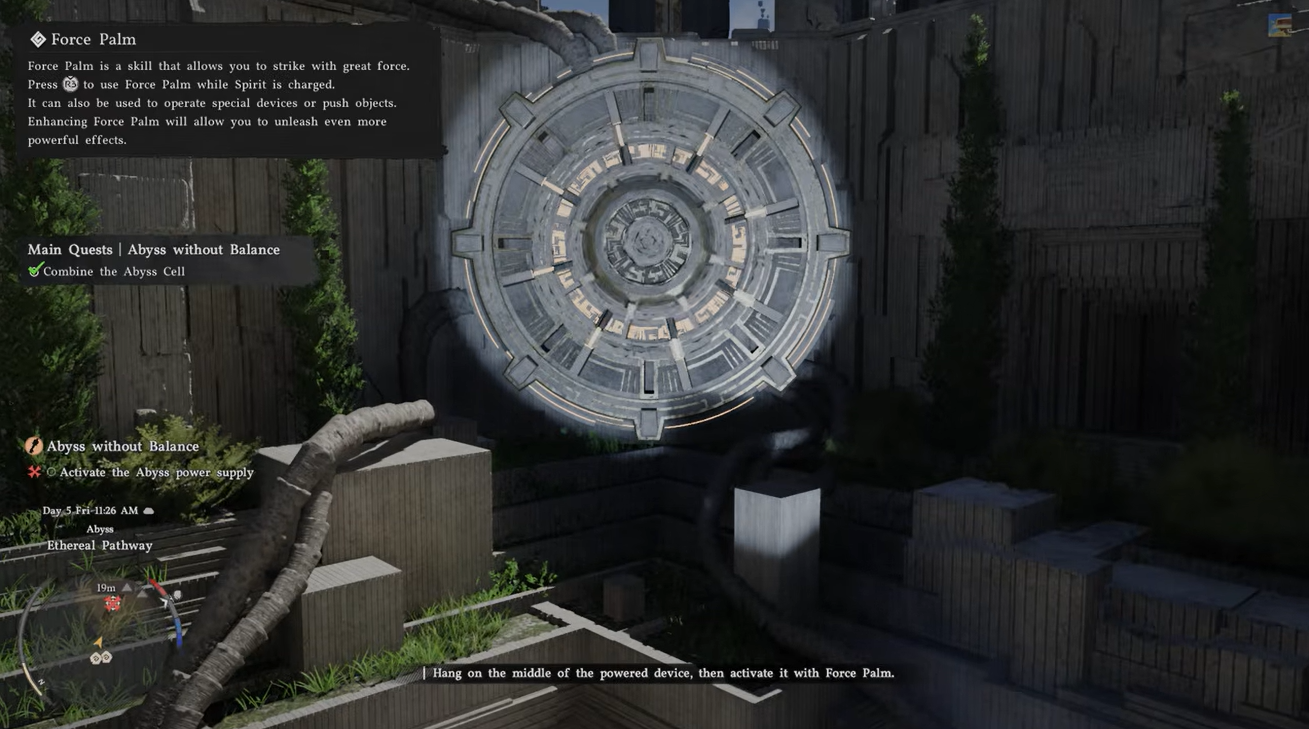
Task: Click the gray triangle above the 19m distance marker
Action: point(126,588)
